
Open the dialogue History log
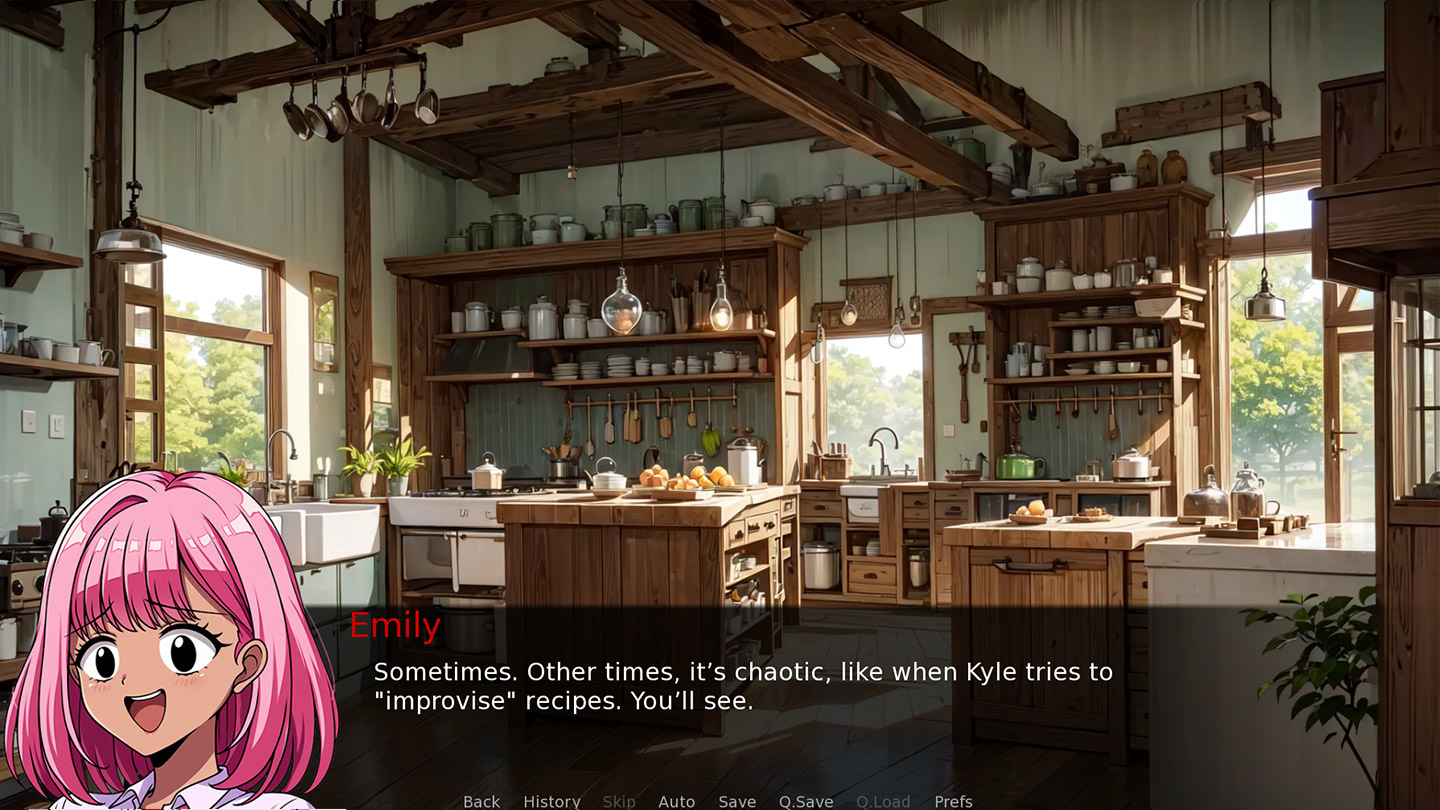[x=551, y=801]
